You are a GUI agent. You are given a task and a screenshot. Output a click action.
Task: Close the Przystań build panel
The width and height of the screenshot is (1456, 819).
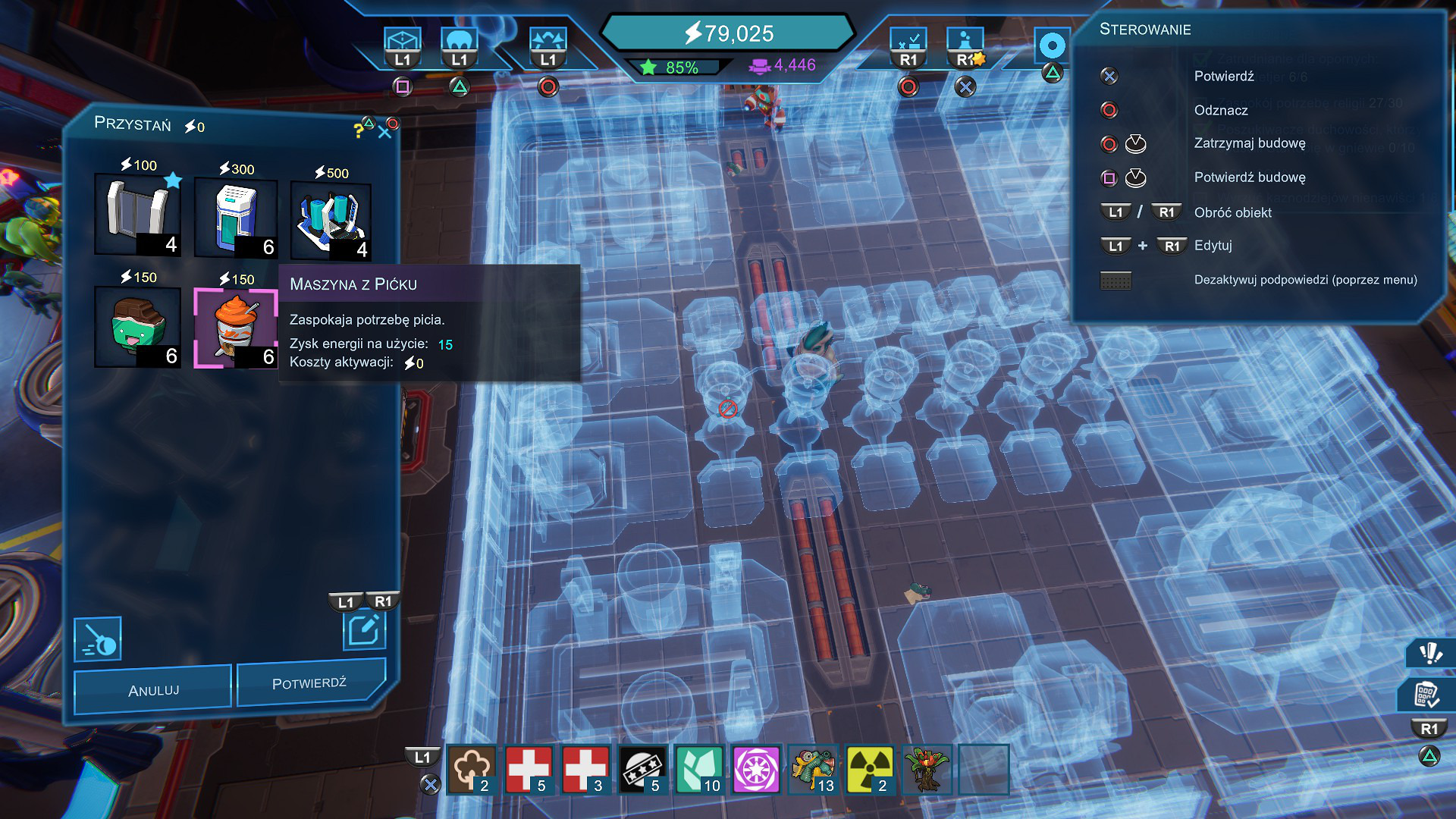(x=384, y=133)
